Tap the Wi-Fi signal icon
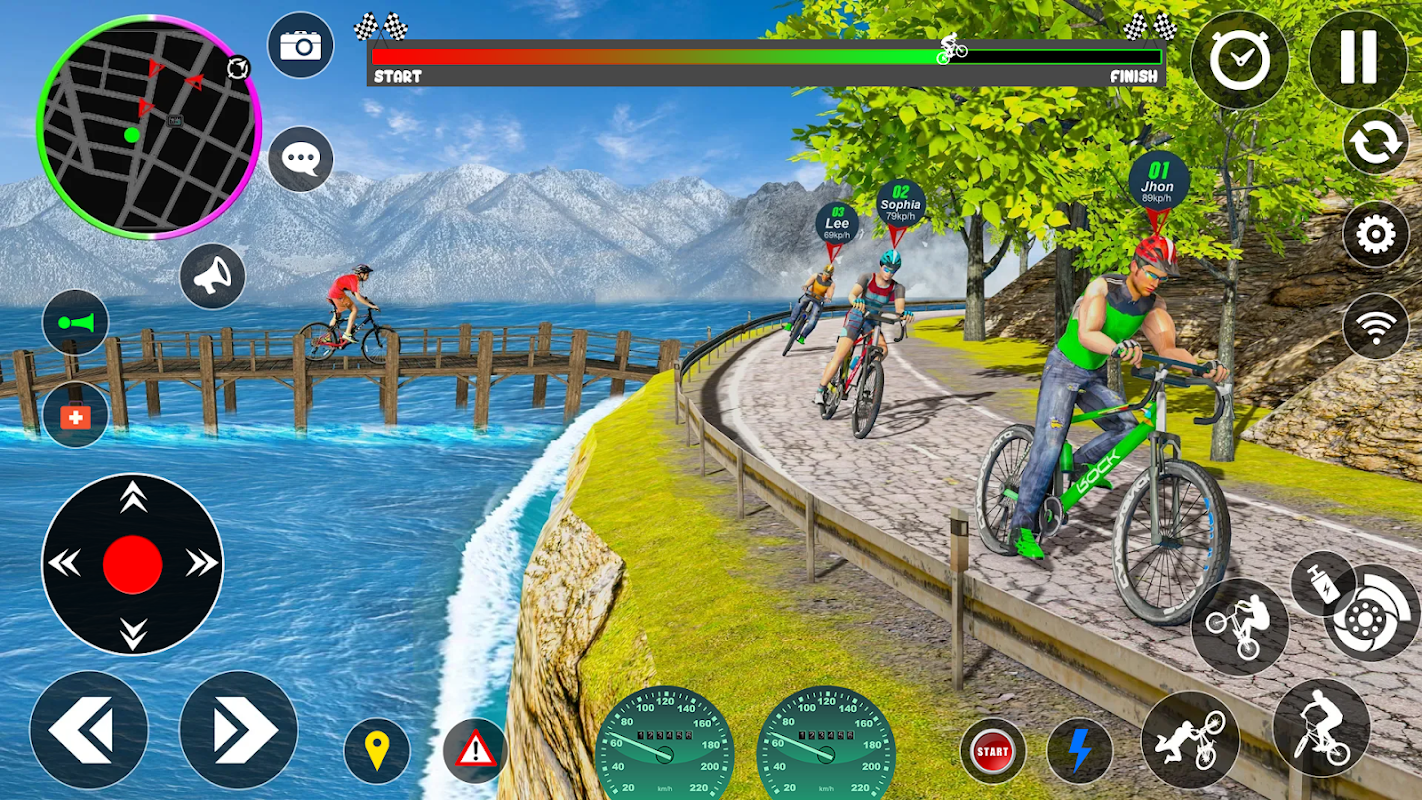This screenshot has width=1422, height=800. [x=1376, y=326]
